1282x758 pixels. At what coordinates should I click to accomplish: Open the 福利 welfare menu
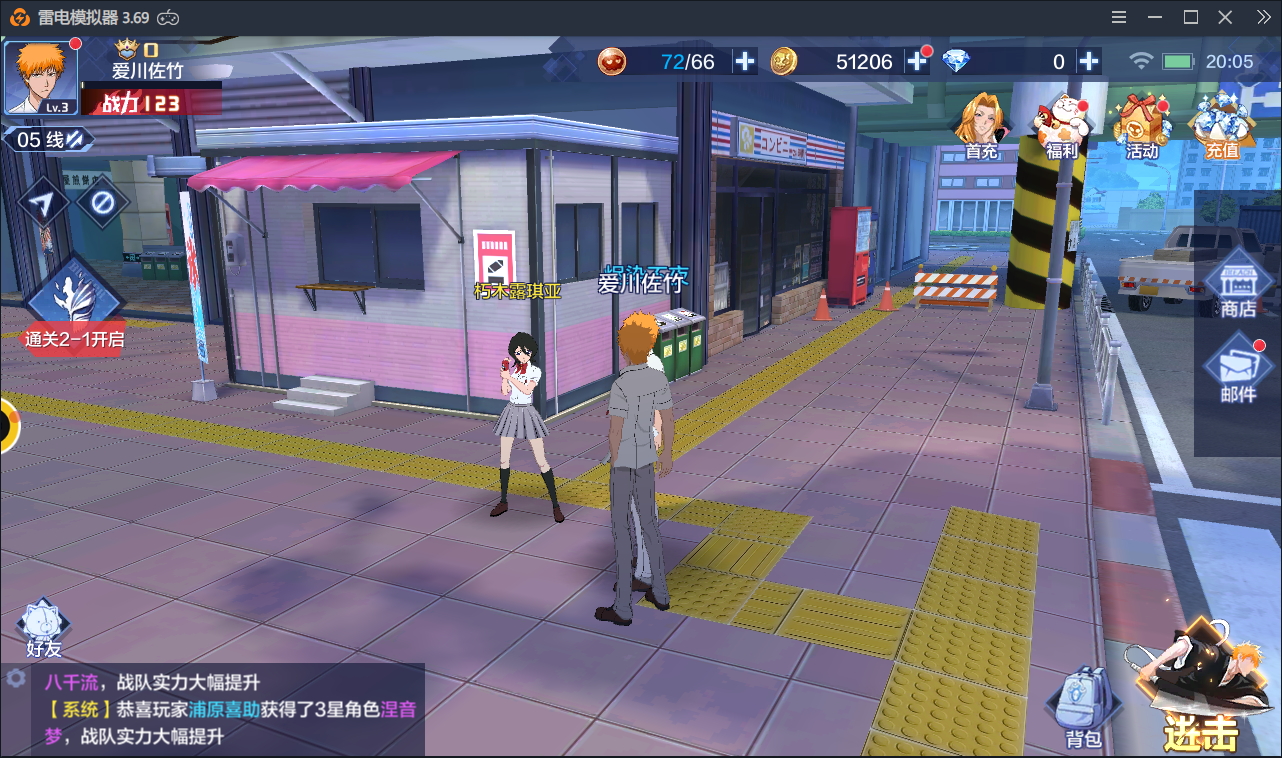pyautogui.click(x=1061, y=125)
